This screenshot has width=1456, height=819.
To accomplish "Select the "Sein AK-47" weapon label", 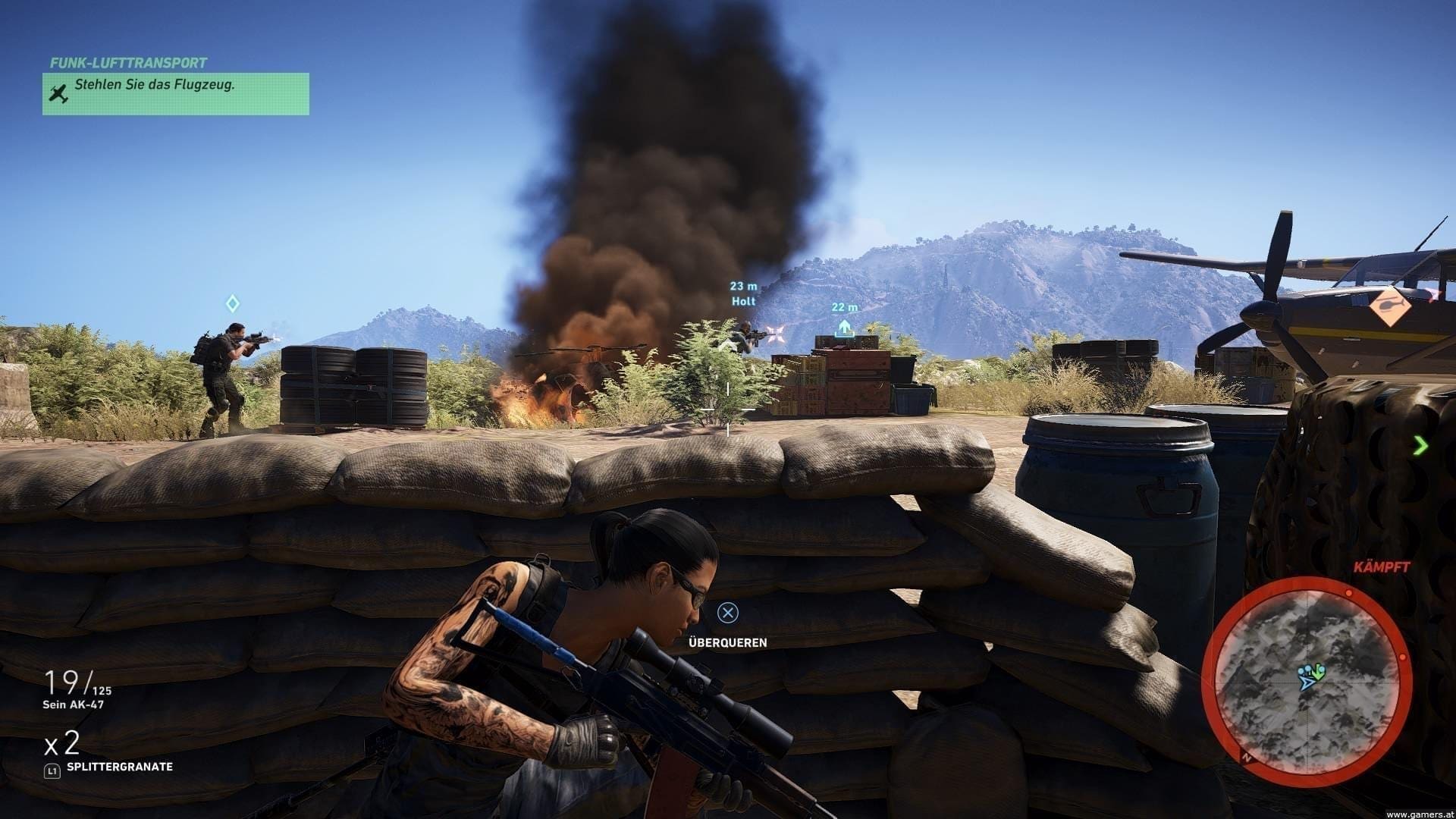I will coord(74,704).
